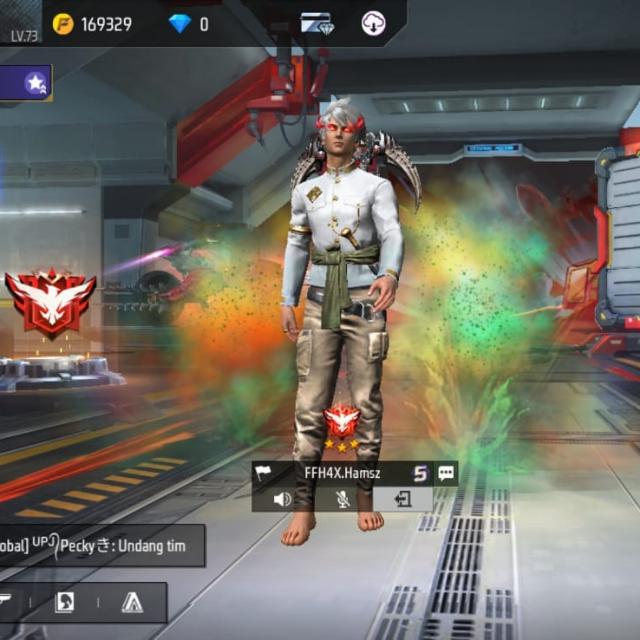Open the Heroic rank emblem
The width and height of the screenshot is (640, 640).
coord(50,302)
